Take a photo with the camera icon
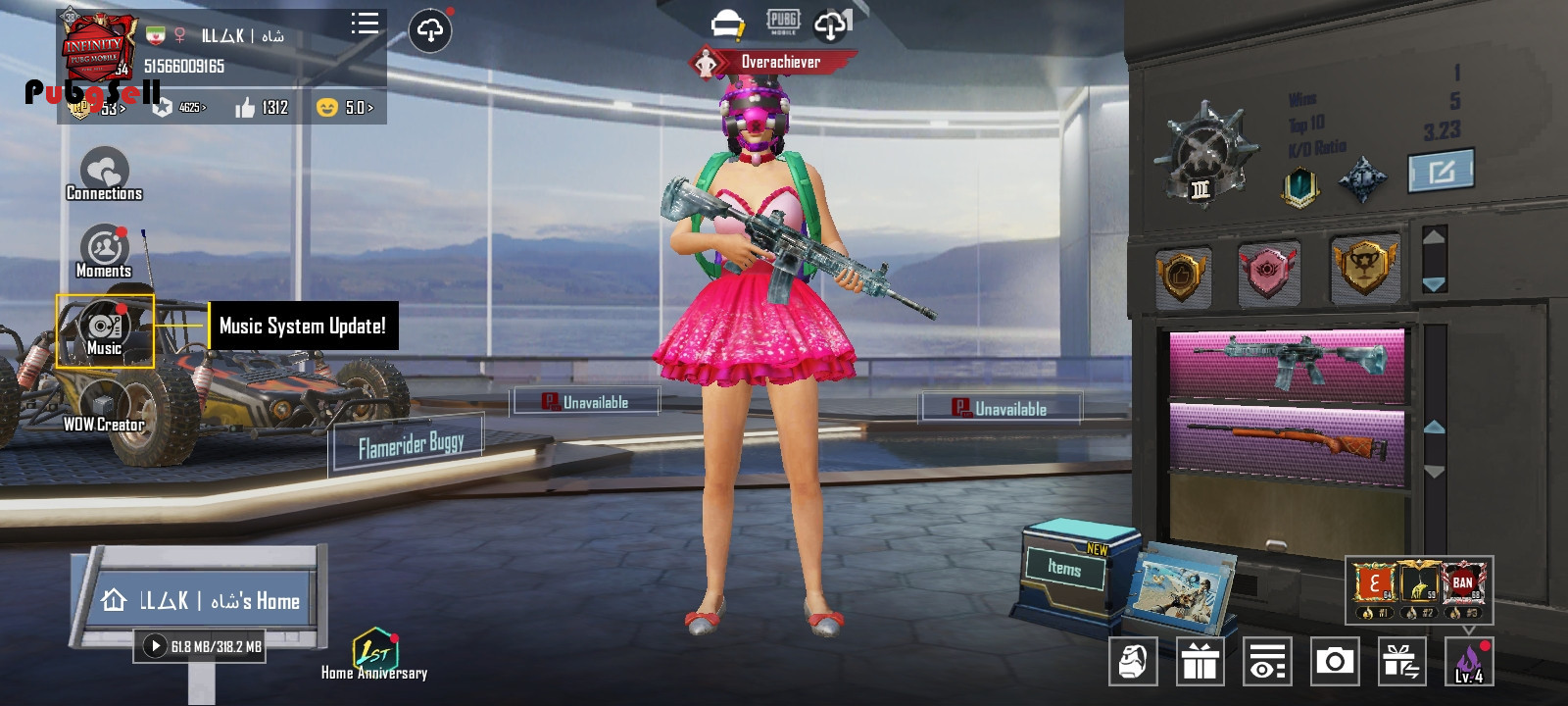The width and height of the screenshot is (1568, 706). [1335, 662]
